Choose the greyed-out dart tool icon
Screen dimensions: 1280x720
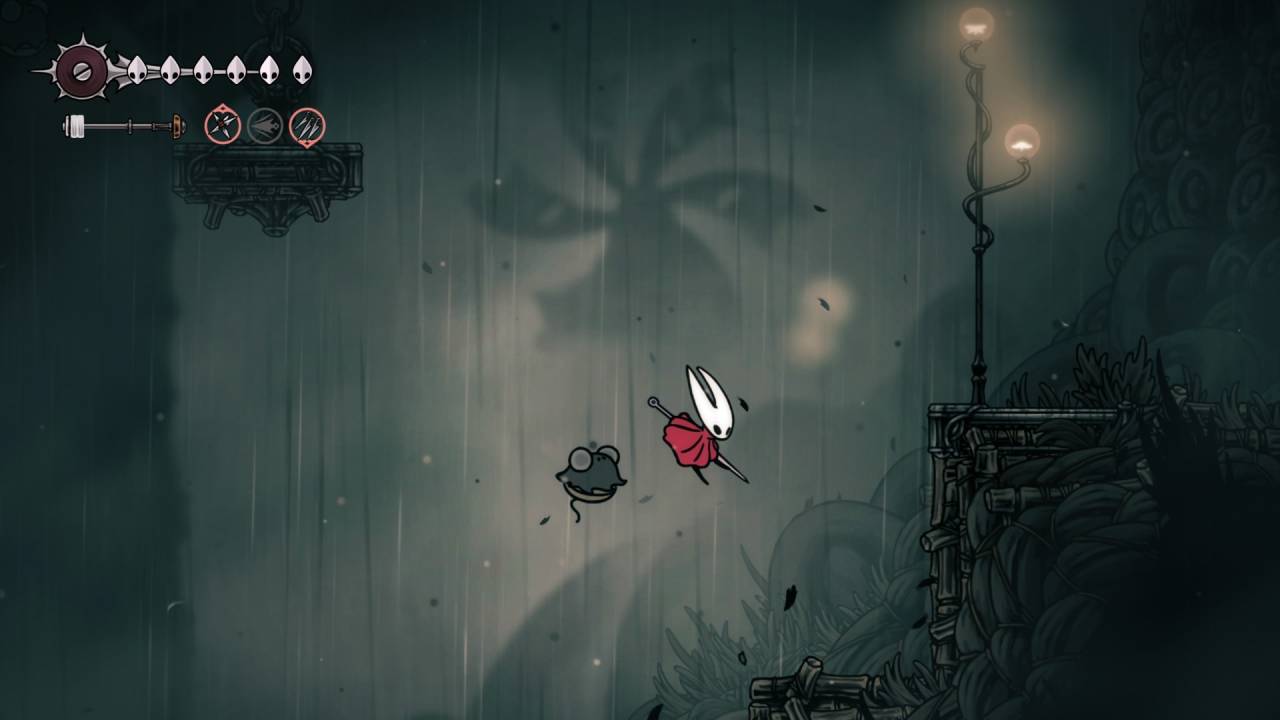(x=265, y=127)
